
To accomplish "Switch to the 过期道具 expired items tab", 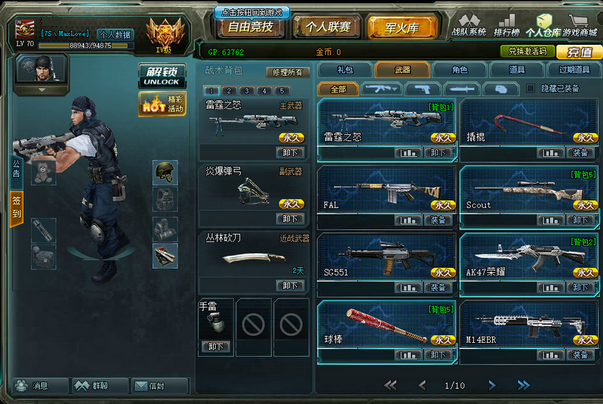I will point(574,70).
